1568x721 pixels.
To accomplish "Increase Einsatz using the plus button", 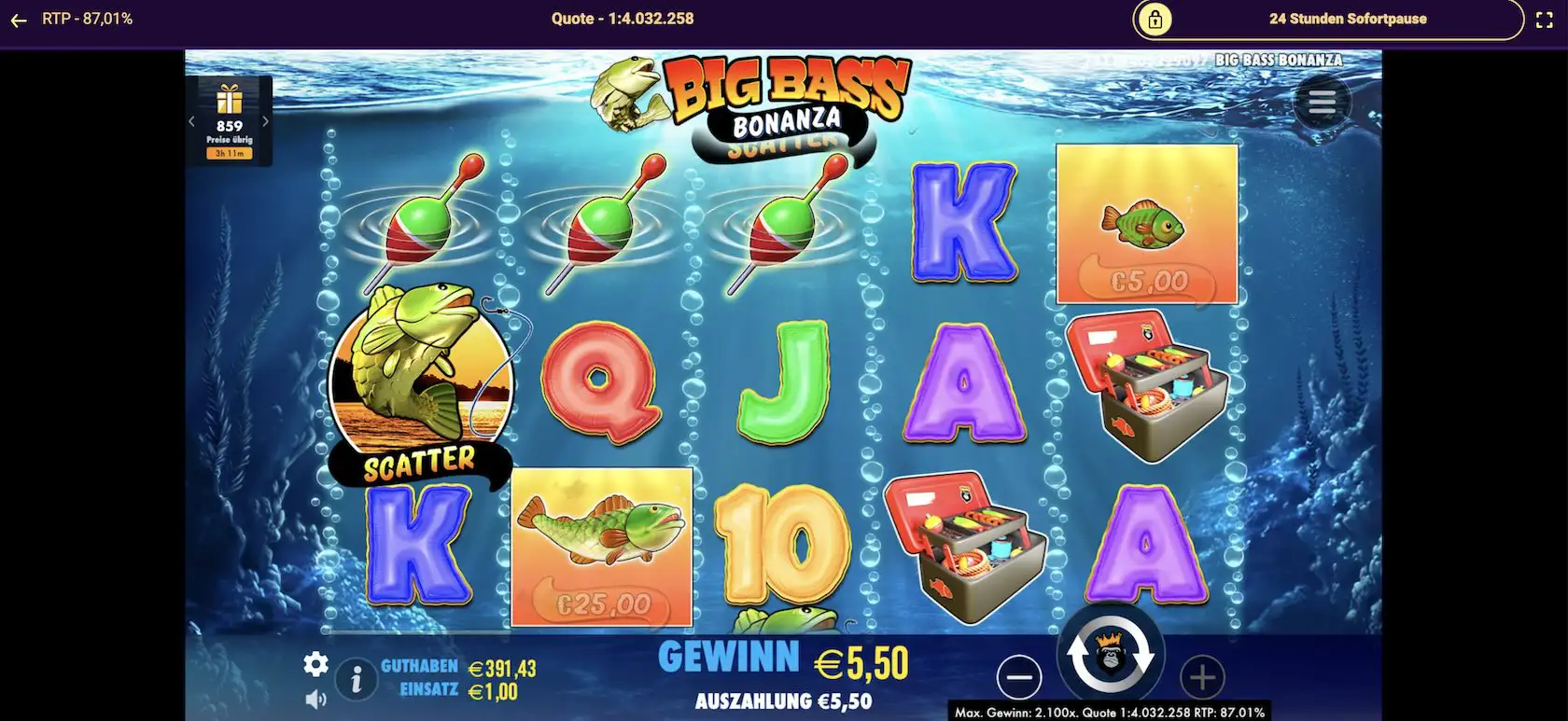I will point(1203,678).
